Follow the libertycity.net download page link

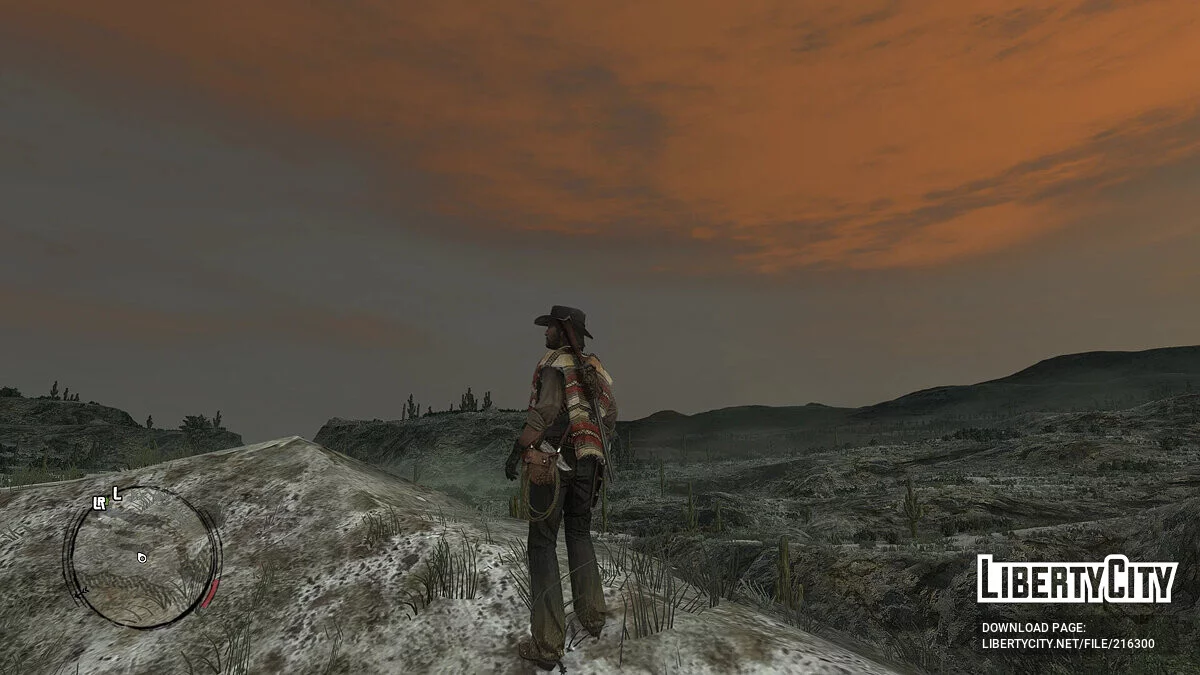(x=1068, y=644)
